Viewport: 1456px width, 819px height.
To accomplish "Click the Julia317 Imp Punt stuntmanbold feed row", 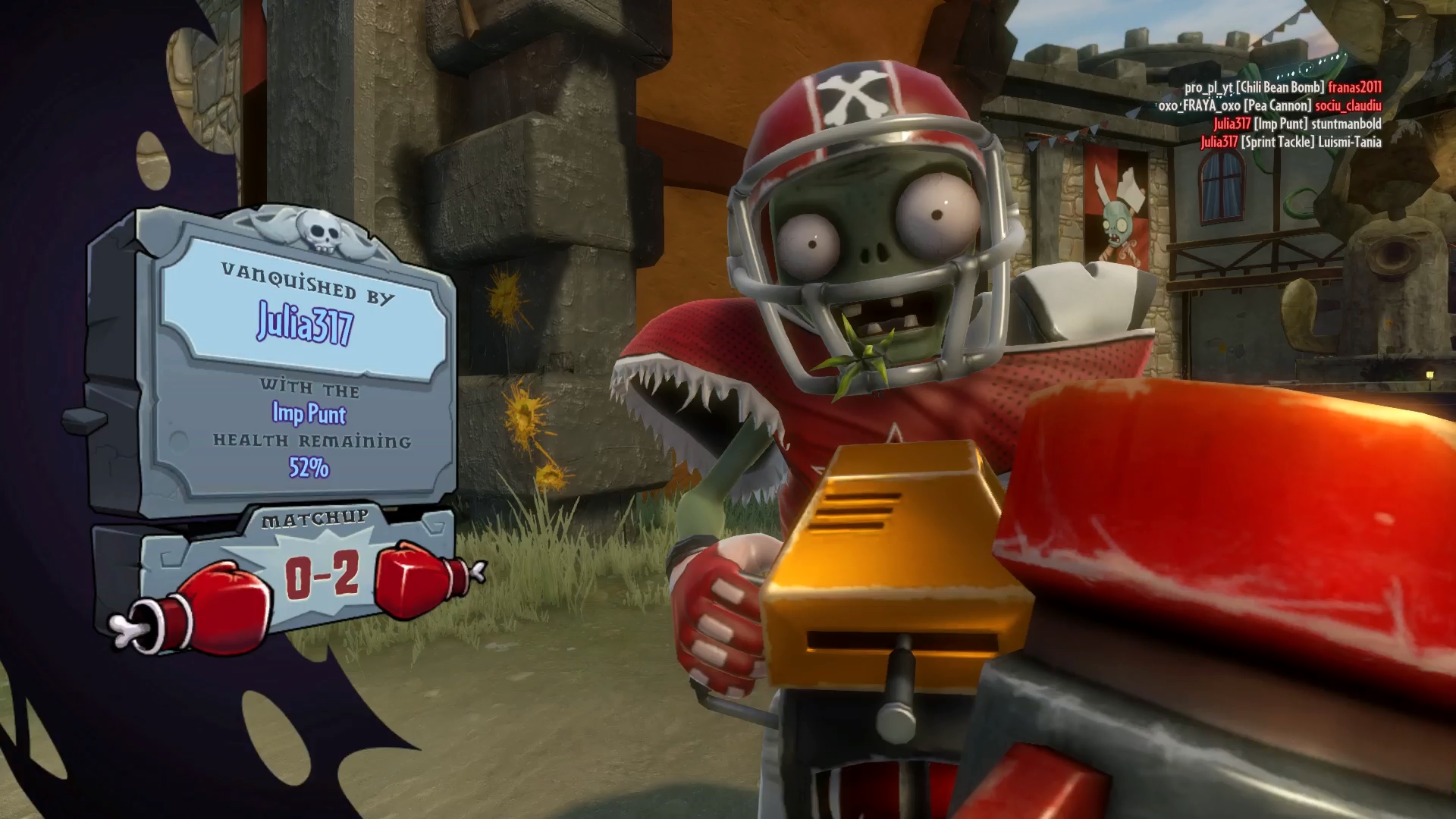I will (1297, 124).
